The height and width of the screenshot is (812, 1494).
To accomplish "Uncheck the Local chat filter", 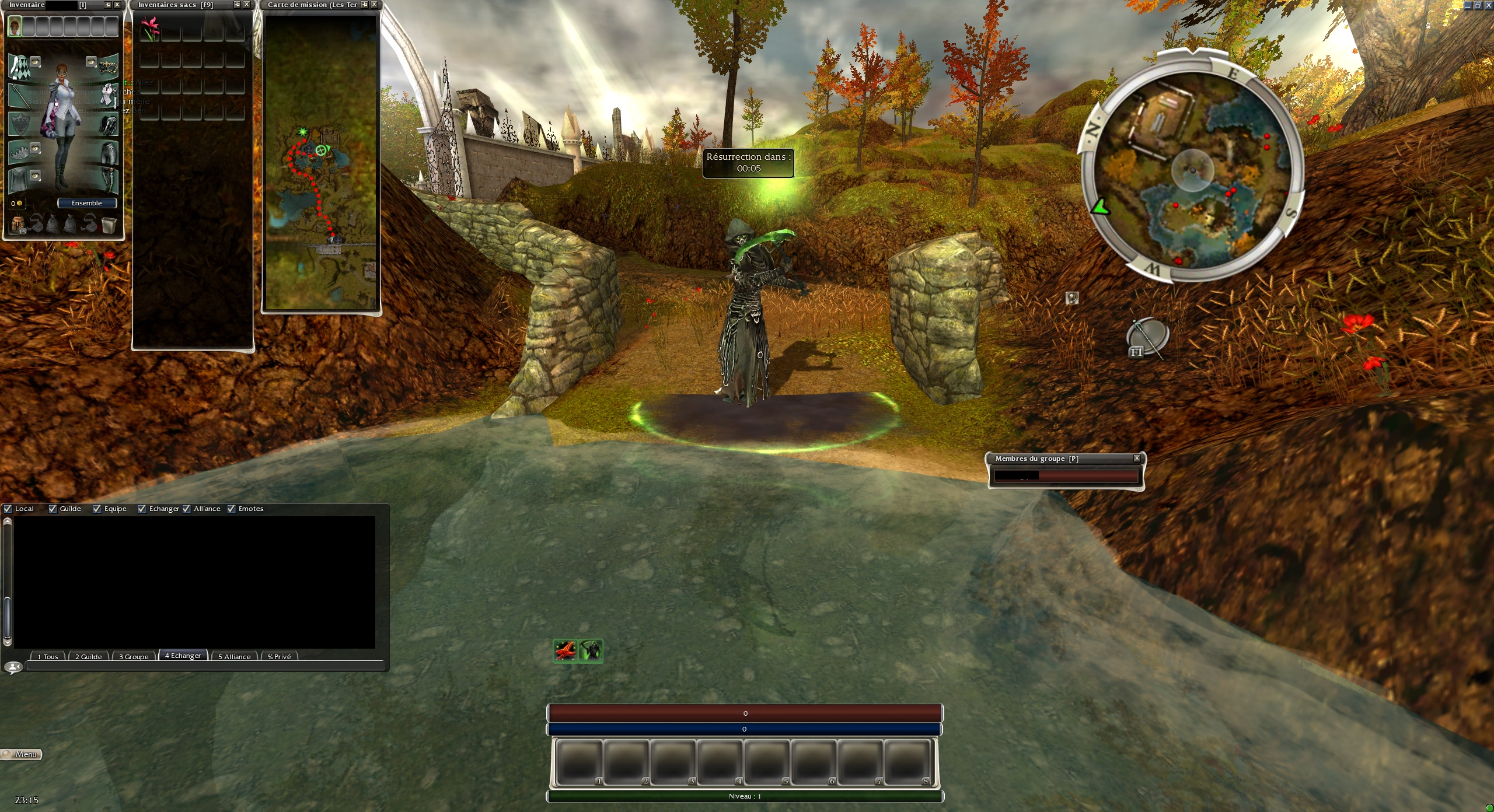I will [8, 509].
